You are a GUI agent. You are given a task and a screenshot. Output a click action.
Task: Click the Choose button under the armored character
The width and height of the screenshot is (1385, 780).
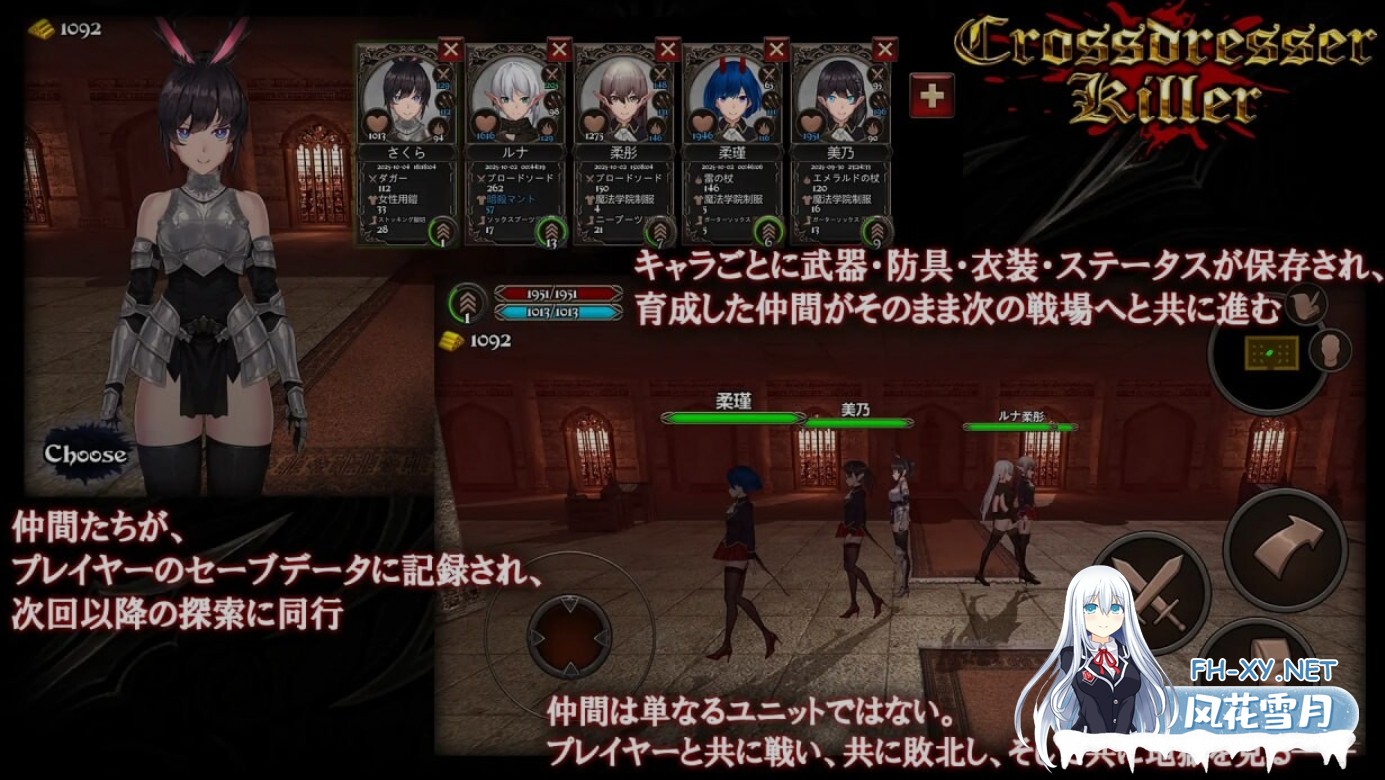pyautogui.click(x=85, y=453)
